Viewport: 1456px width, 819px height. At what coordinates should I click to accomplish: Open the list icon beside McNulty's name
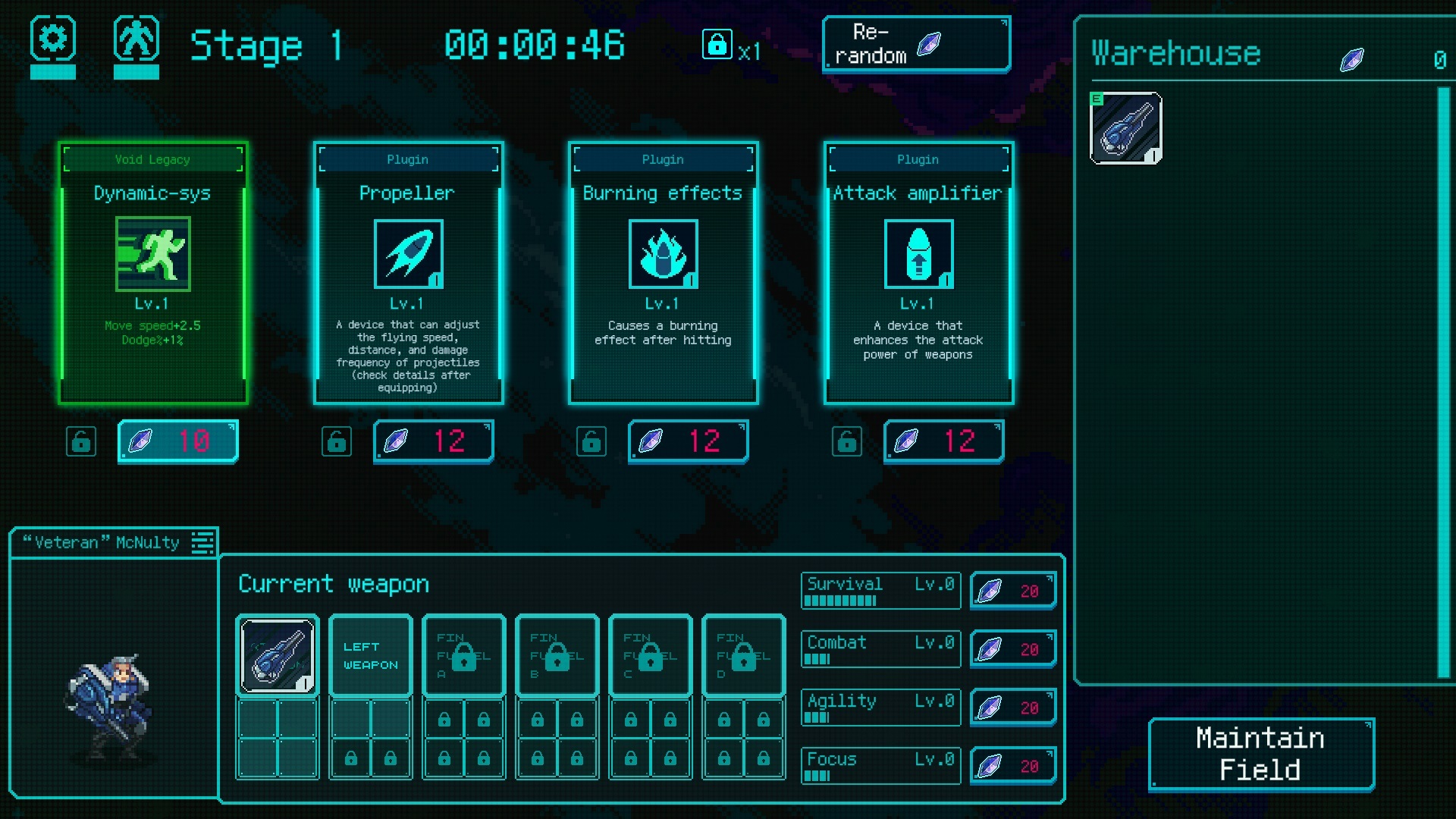[x=202, y=541]
